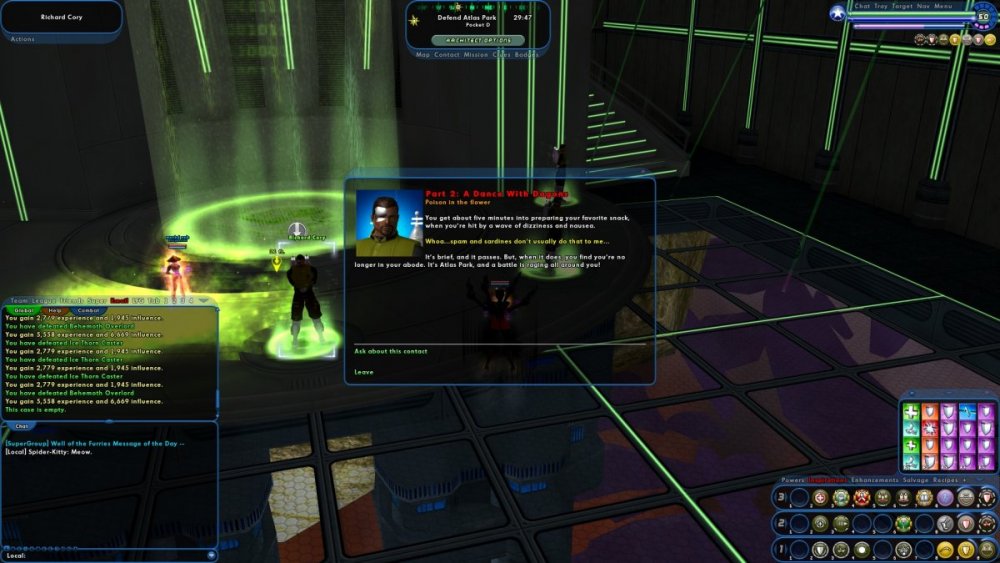Show the Badges list
The image size is (1000, 563).
(x=526, y=55)
